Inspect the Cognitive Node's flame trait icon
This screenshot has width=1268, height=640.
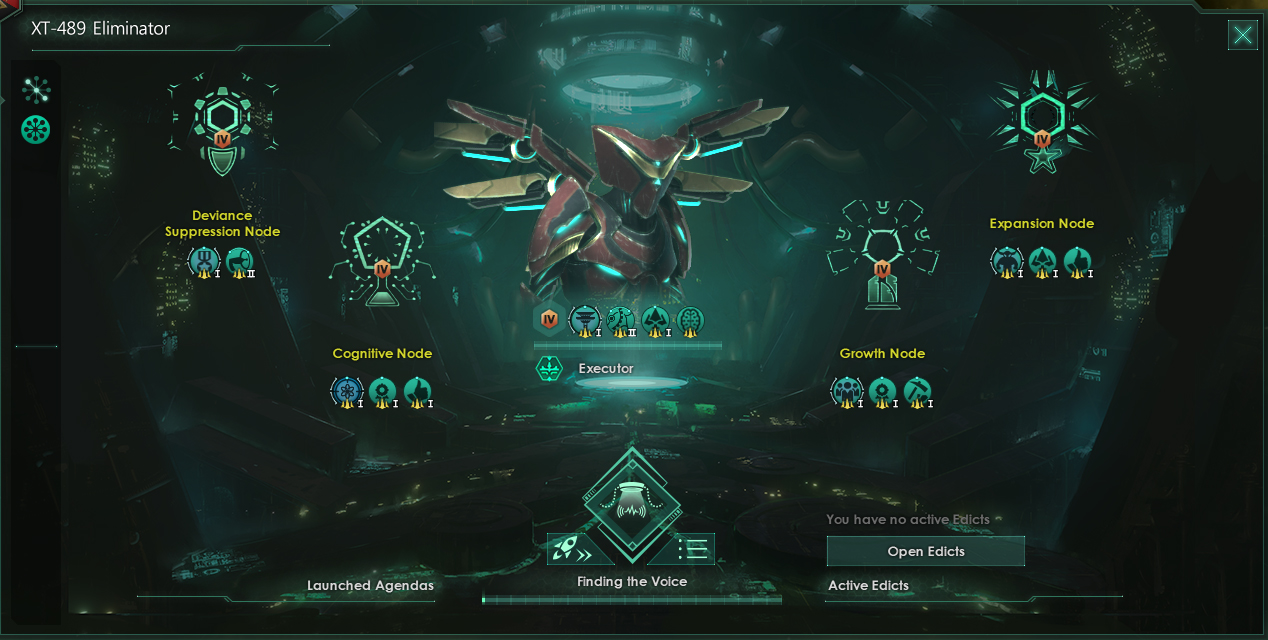pos(417,391)
